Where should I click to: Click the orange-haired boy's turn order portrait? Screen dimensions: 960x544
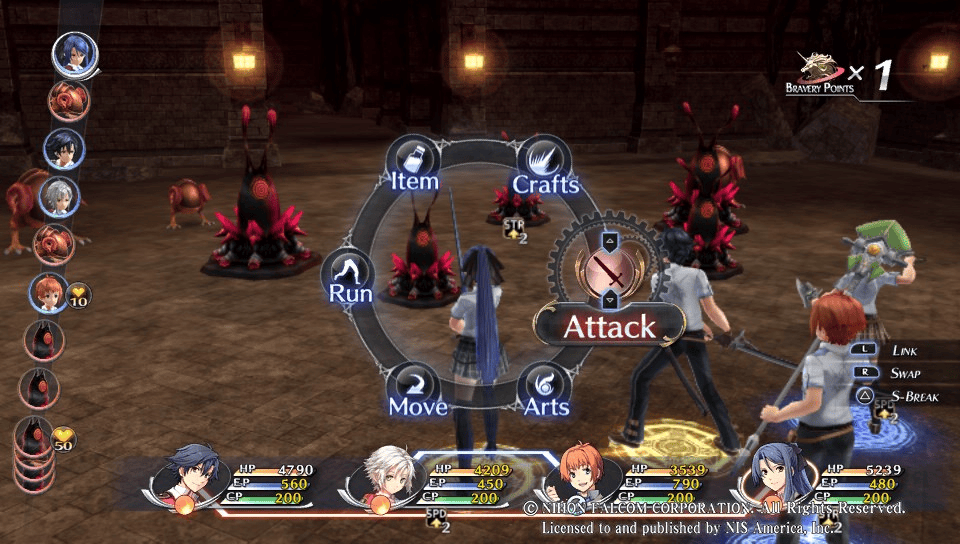tap(46, 293)
